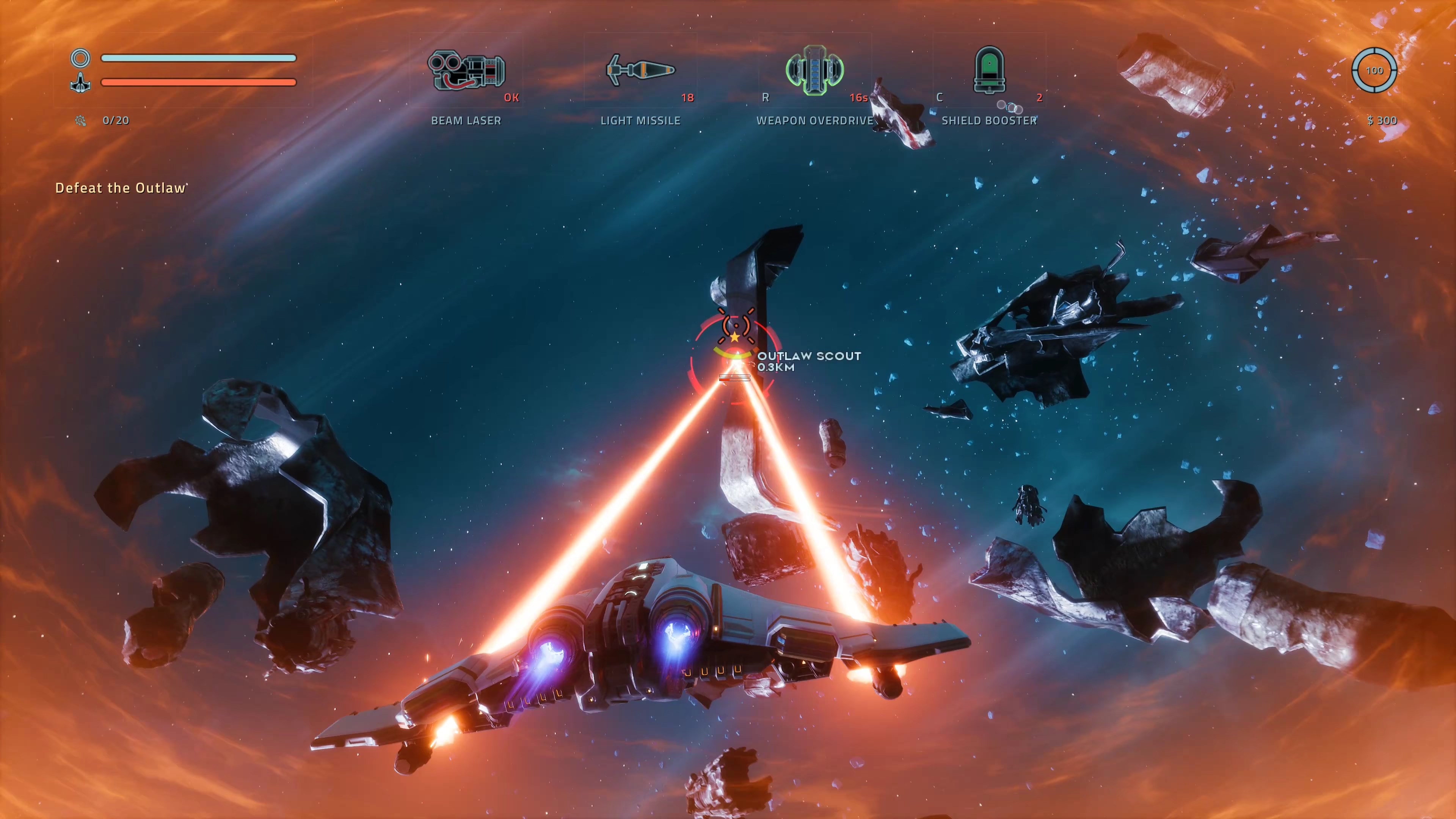Activate the Weapon Overdrive ability
Viewport: 1456px width, 819px height.
pyautogui.click(x=814, y=70)
